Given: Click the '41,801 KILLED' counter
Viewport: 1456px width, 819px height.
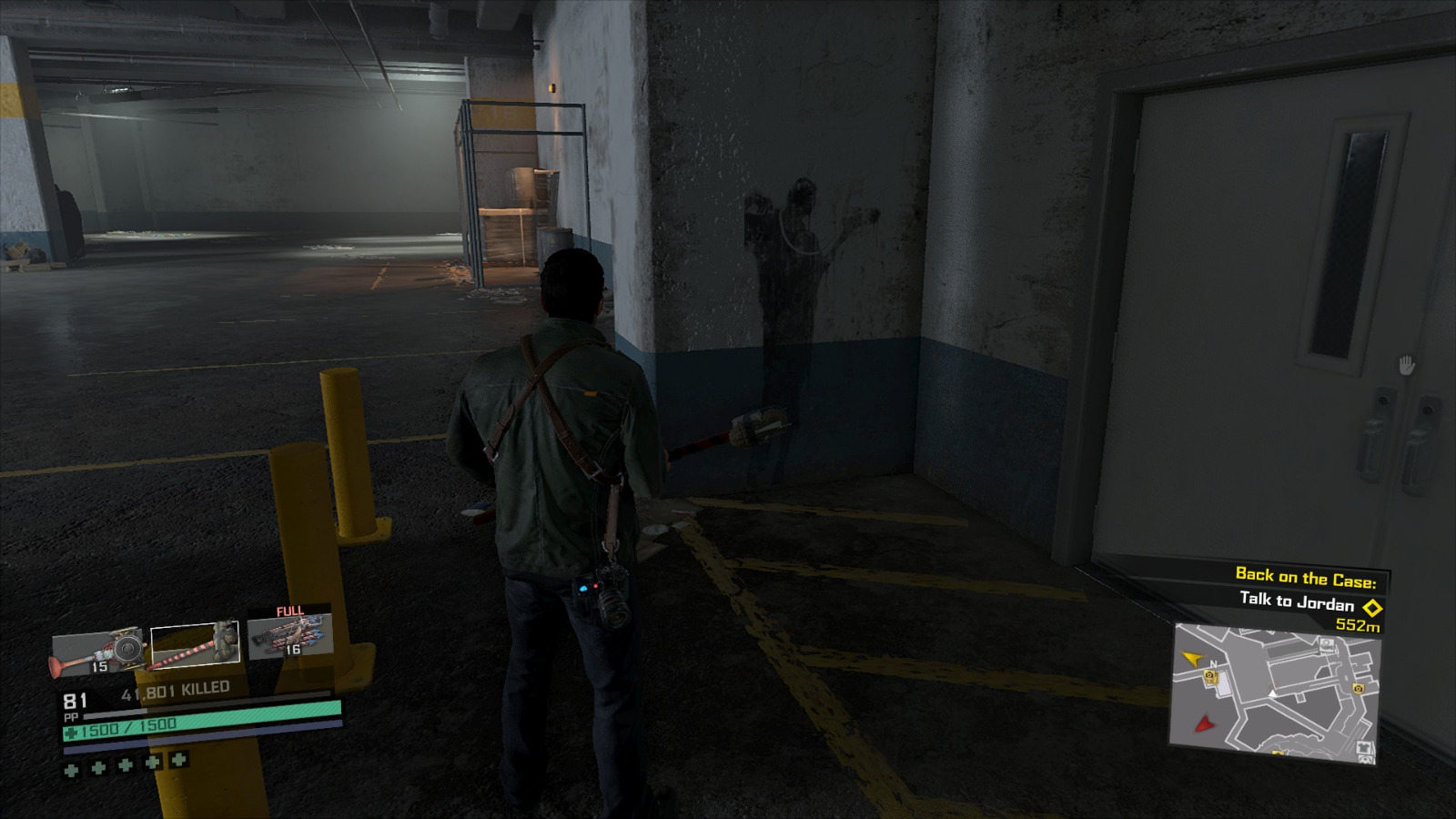Looking at the screenshot, I should 177,687.
